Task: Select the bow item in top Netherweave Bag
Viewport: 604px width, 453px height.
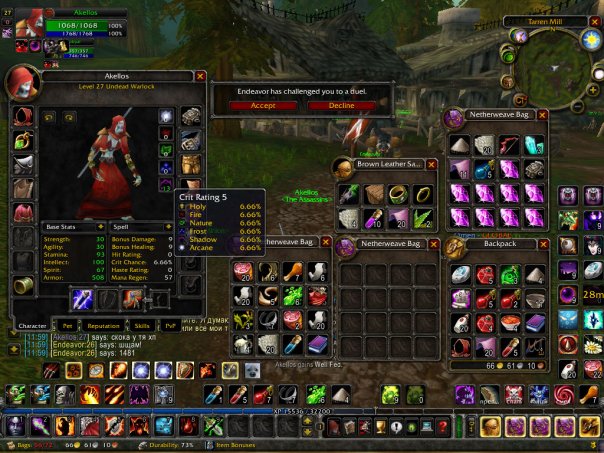Action: [510, 146]
